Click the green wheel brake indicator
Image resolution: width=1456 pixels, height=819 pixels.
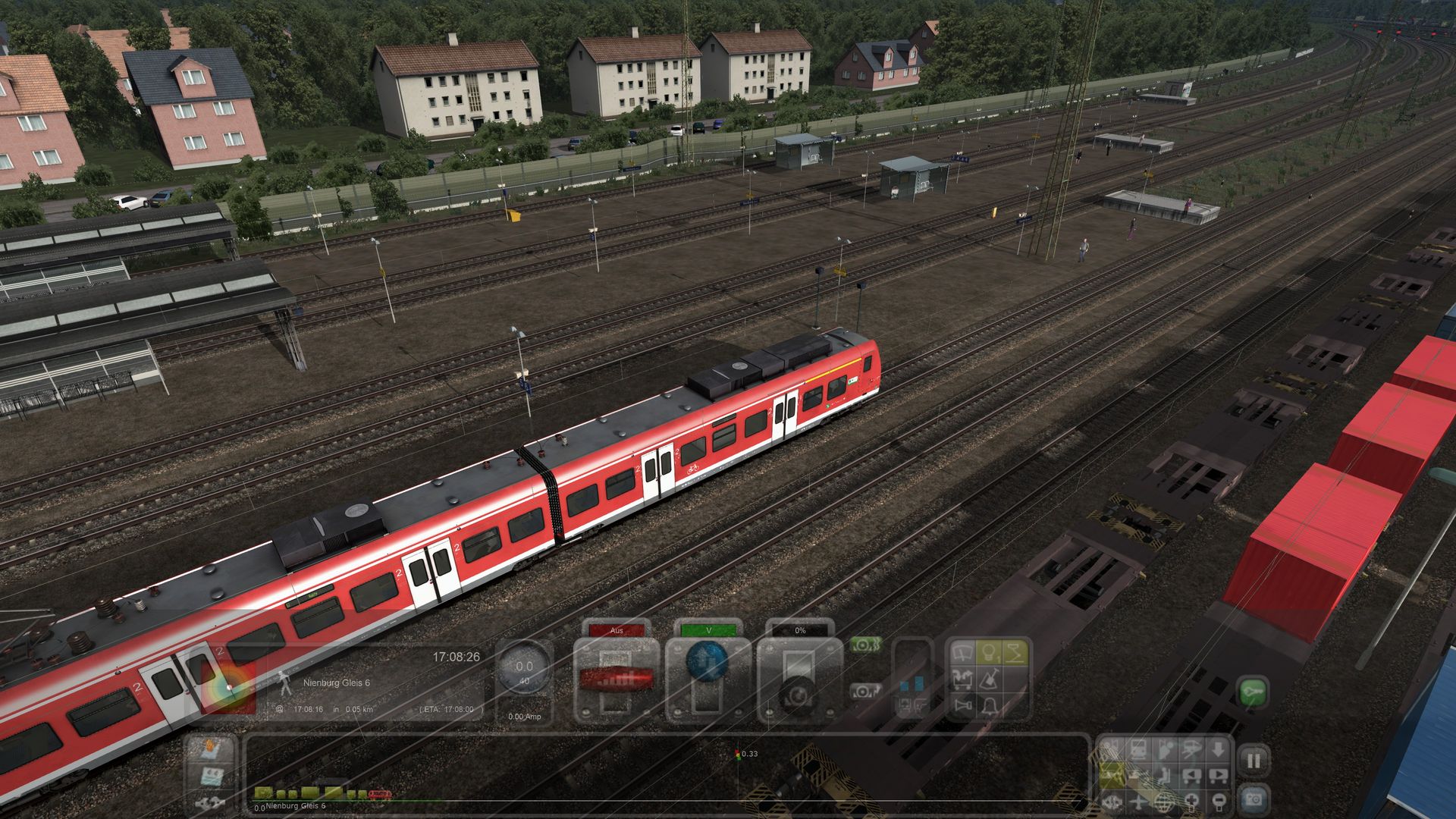(x=864, y=645)
